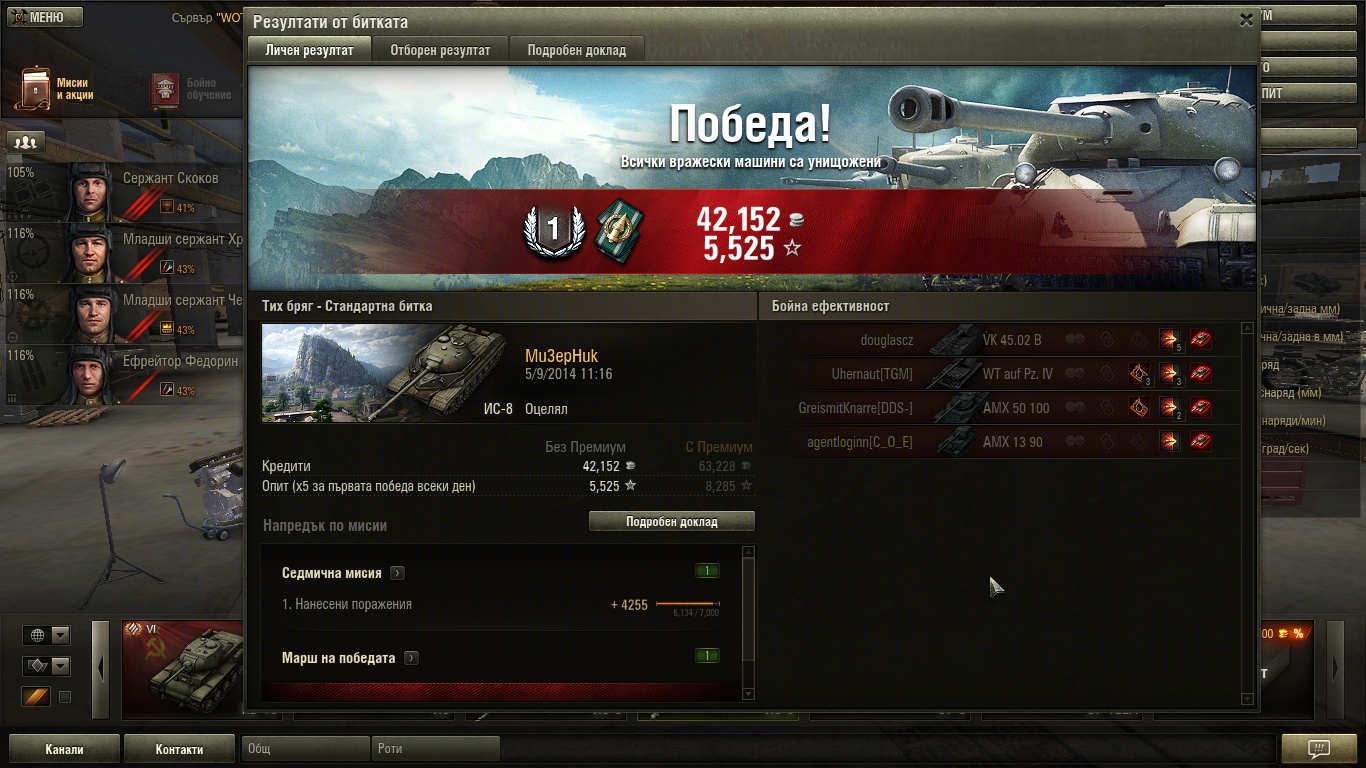Open the speech bubble notifications button
Viewport: 1366px width, 768px height.
(x=1318, y=749)
